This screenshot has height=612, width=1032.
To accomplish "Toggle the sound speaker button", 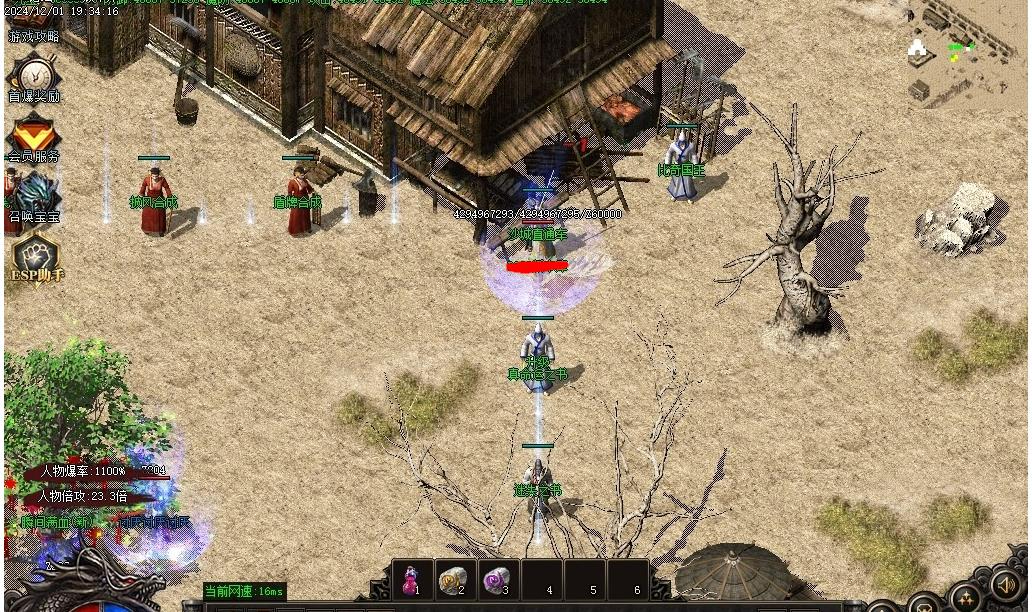I will (1005, 584).
